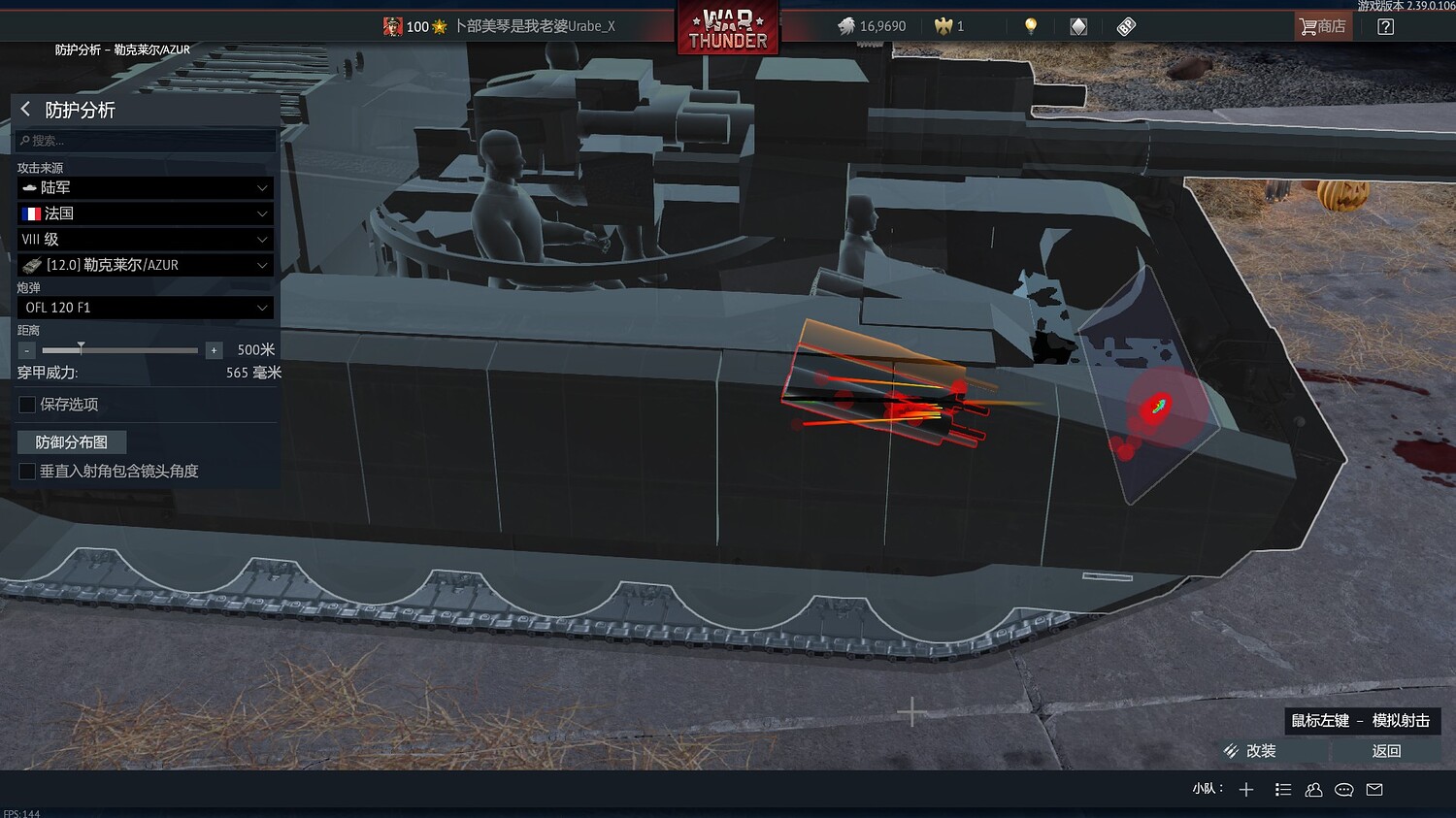Image resolution: width=1456 pixels, height=818 pixels.
Task: Toggle the 垂直入射角包含镜头角度 checkbox
Action: (26, 471)
